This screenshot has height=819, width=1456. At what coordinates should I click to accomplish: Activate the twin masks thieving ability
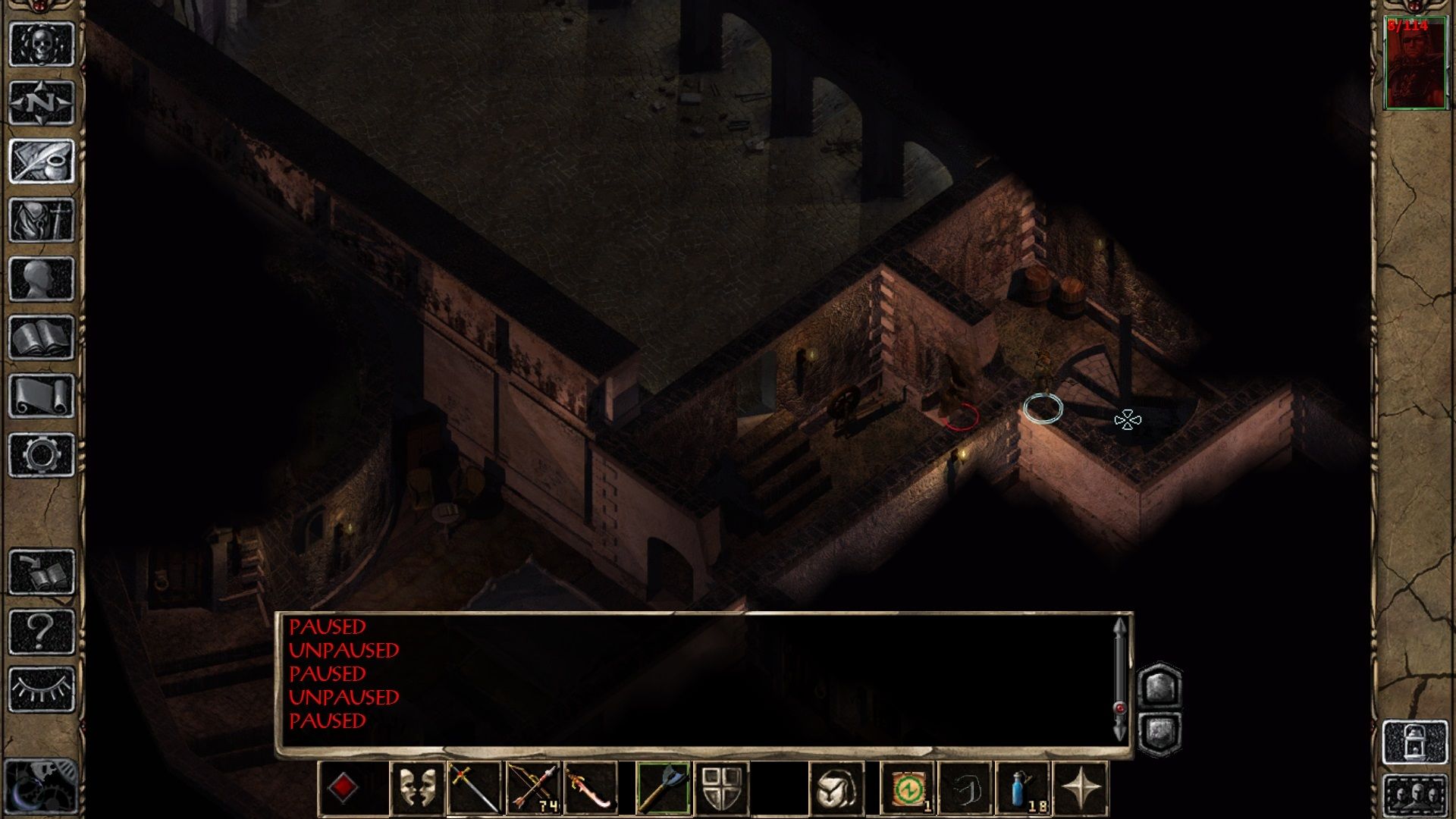[x=417, y=789]
